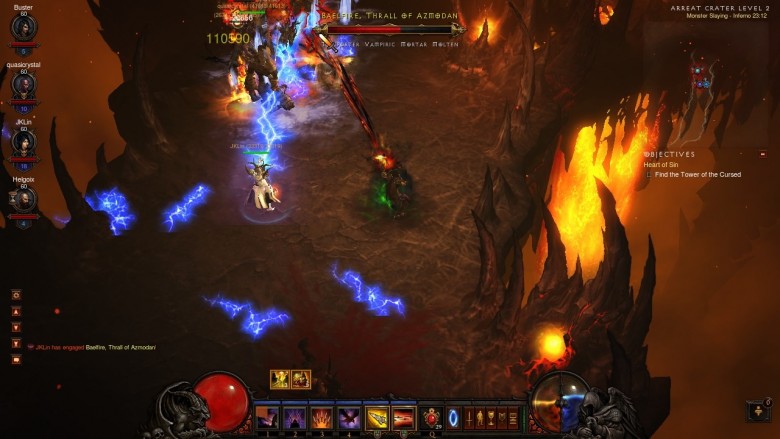Cast the winged skill in slot 4
Image resolution: width=780 pixels, height=439 pixels.
click(x=348, y=417)
